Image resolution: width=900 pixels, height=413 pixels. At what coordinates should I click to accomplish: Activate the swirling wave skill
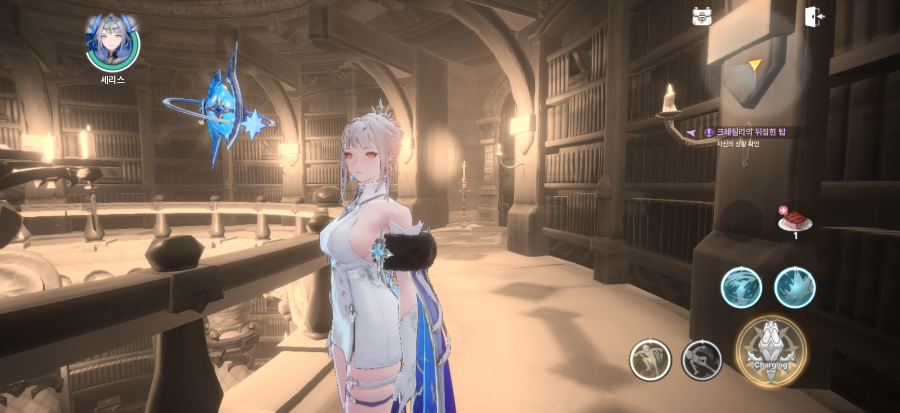741,288
